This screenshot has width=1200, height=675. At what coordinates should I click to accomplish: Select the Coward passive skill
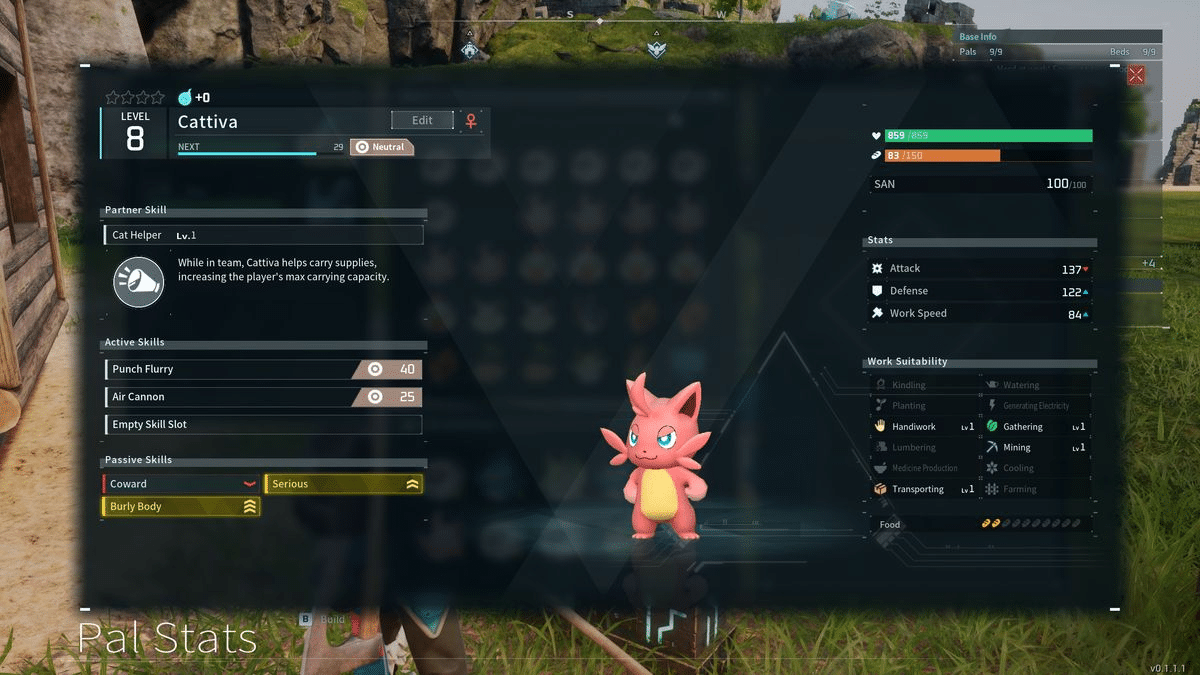[181, 484]
